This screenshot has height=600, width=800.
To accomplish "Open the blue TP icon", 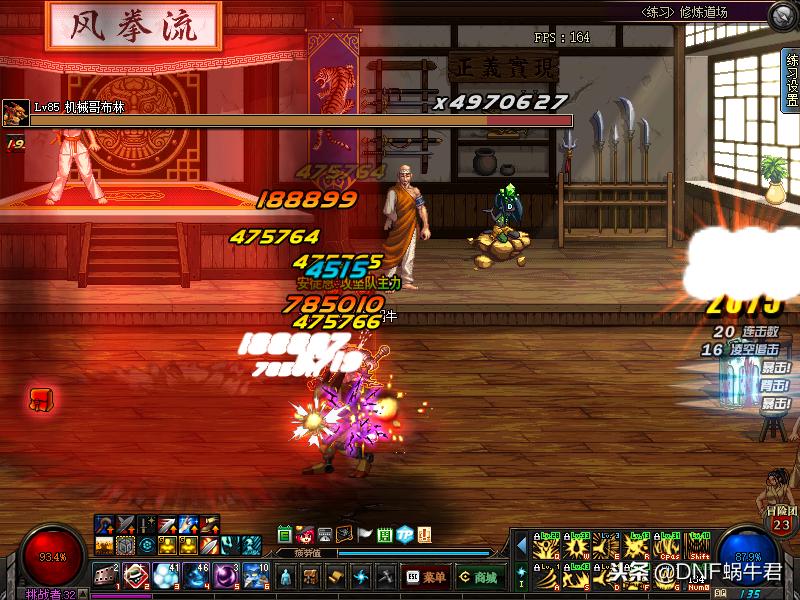I will [405, 534].
